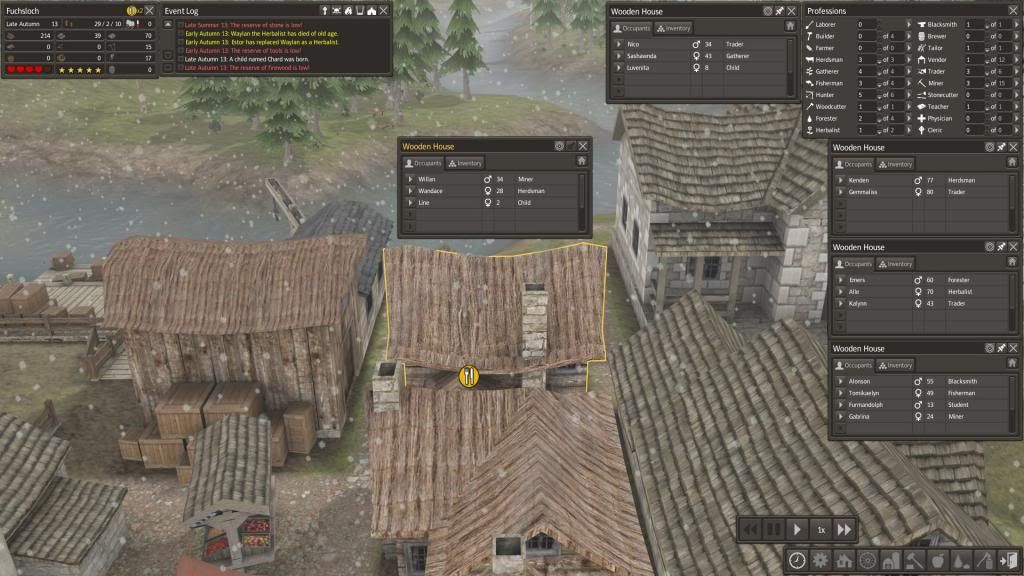
Task: Open the housing build menu
Action: (843, 560)
